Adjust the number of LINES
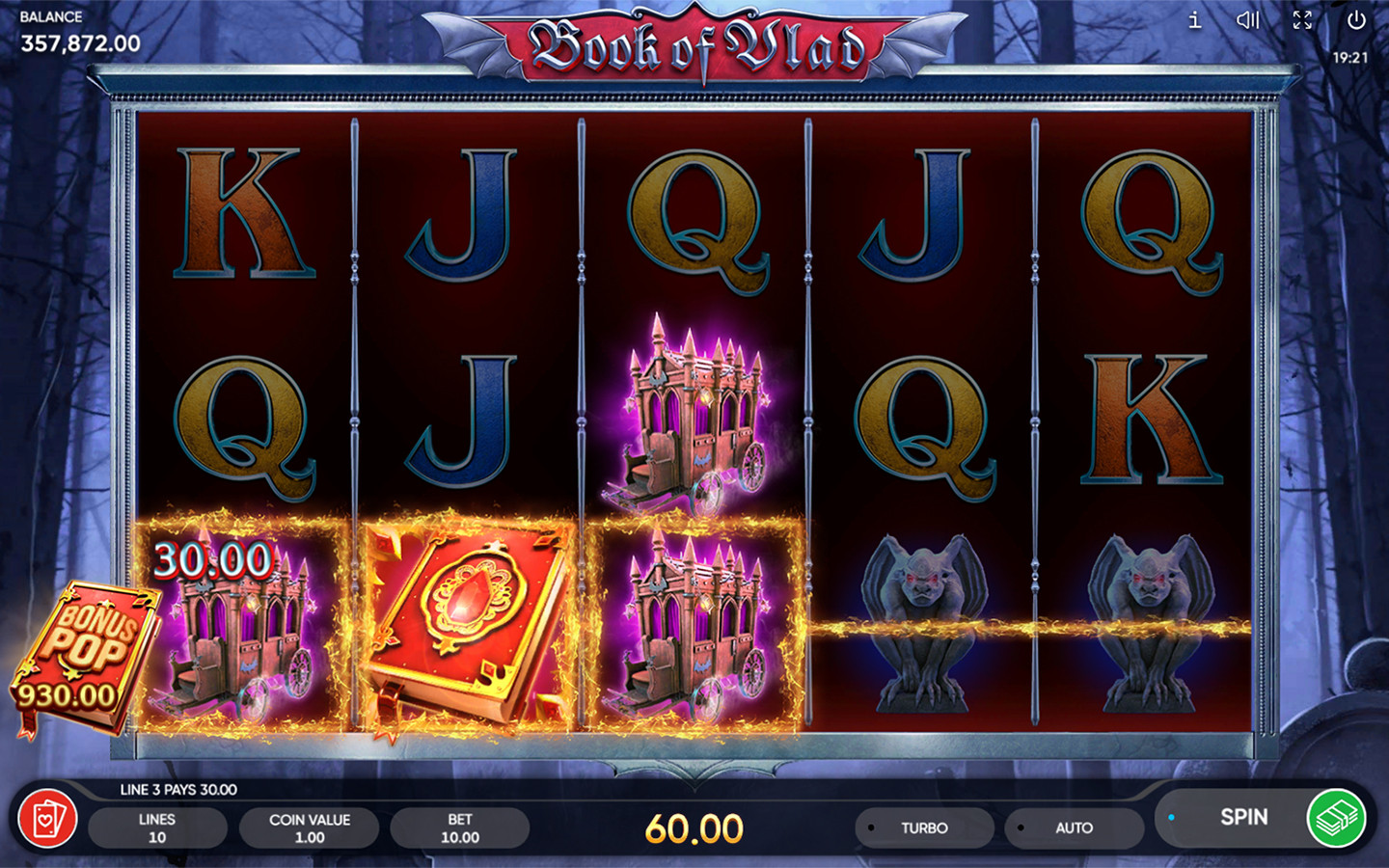This screenshot has width=1389, height=868. [x=157, y=827]
